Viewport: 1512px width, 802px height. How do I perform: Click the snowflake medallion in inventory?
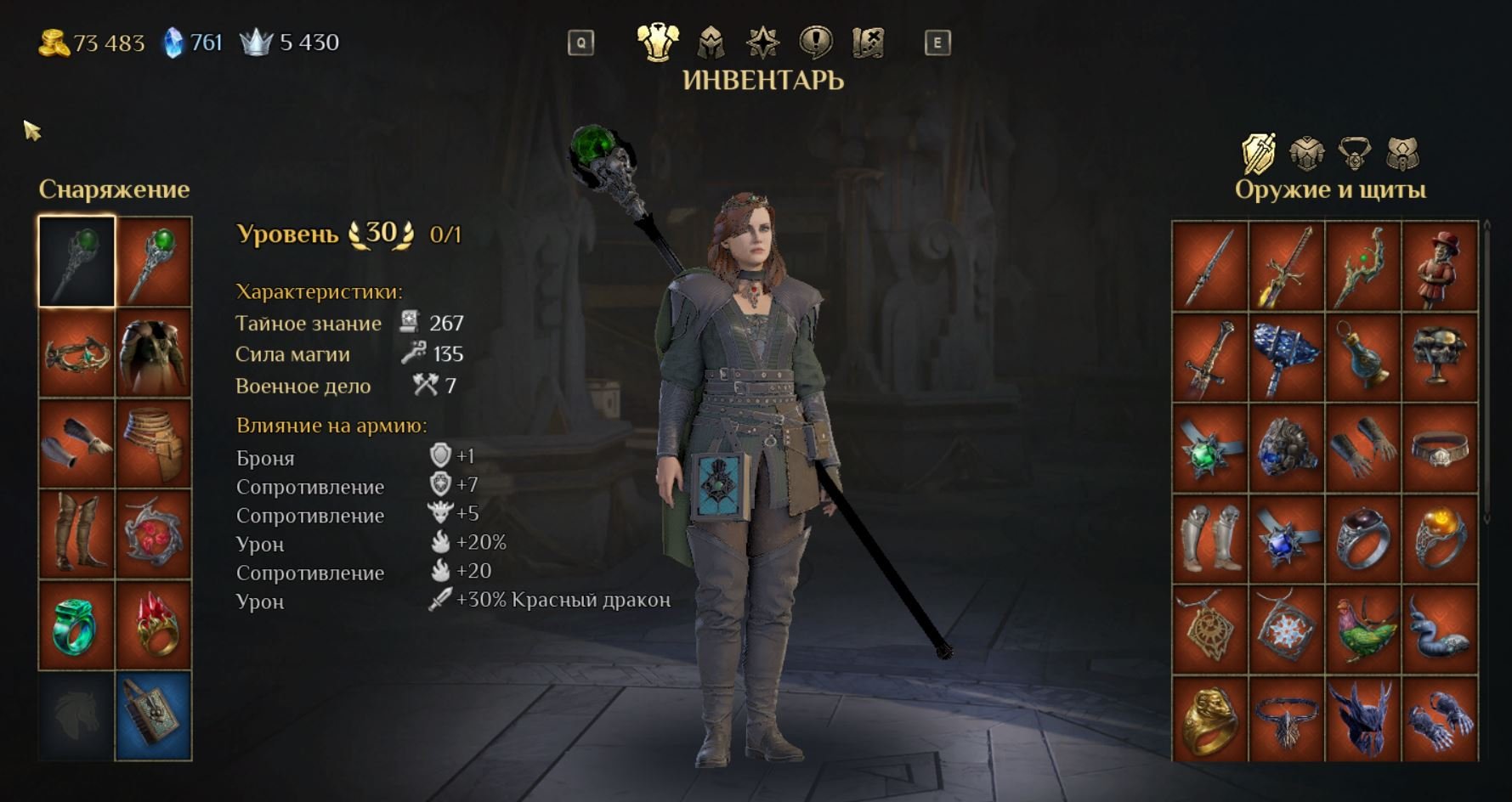click(1287, 630)
